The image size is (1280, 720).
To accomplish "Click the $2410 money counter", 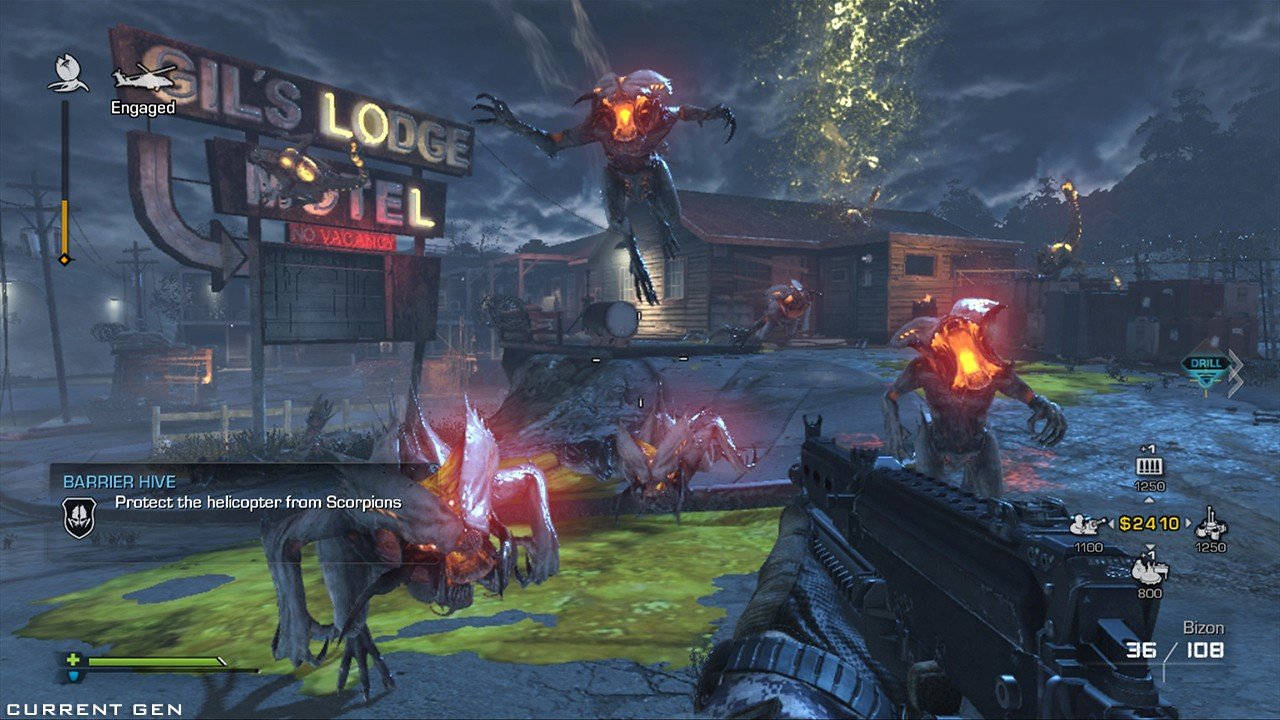I will tap(1148, 522).
